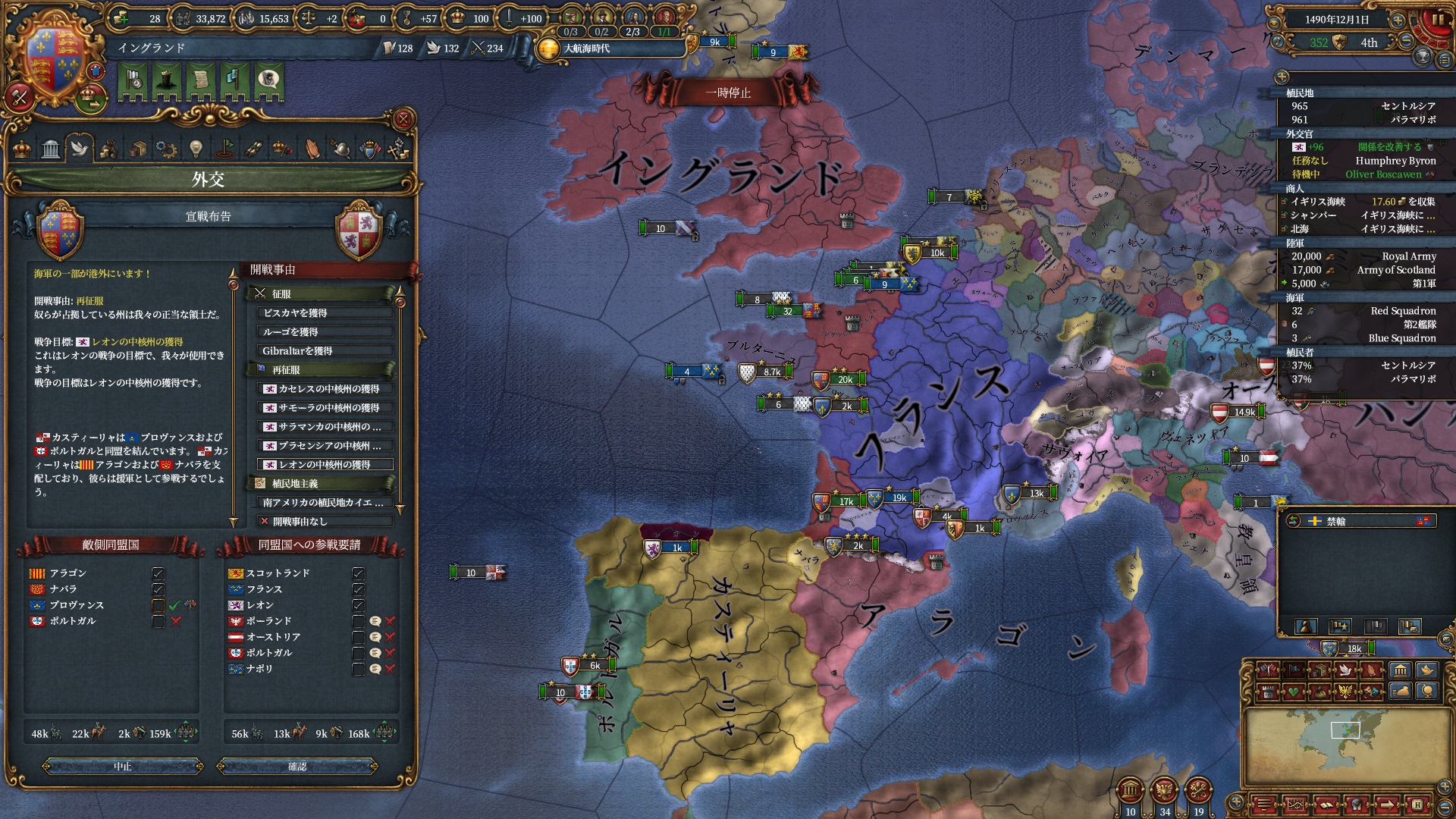Select diplomat Humphrey Byron in the outliner
Viewport: 1456px width, 819px height.
point(1395,161)
